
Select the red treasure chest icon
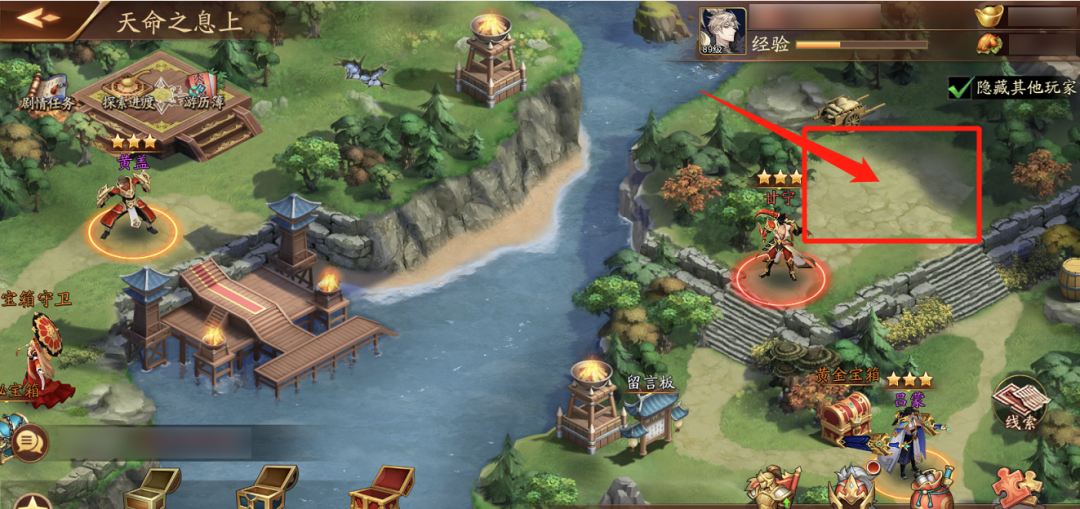380,489
